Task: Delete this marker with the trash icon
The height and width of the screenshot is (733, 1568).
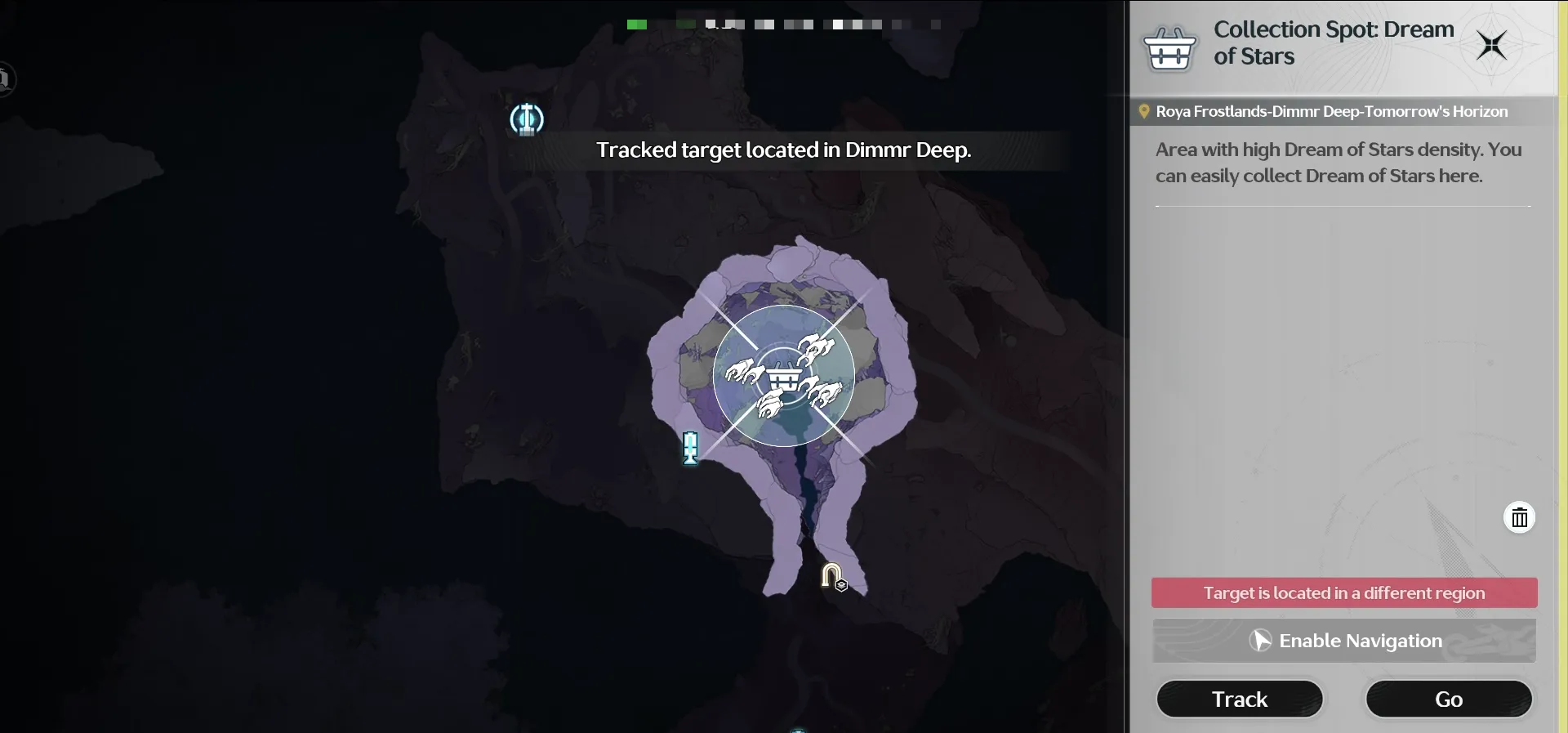Action: [1519, 517]
